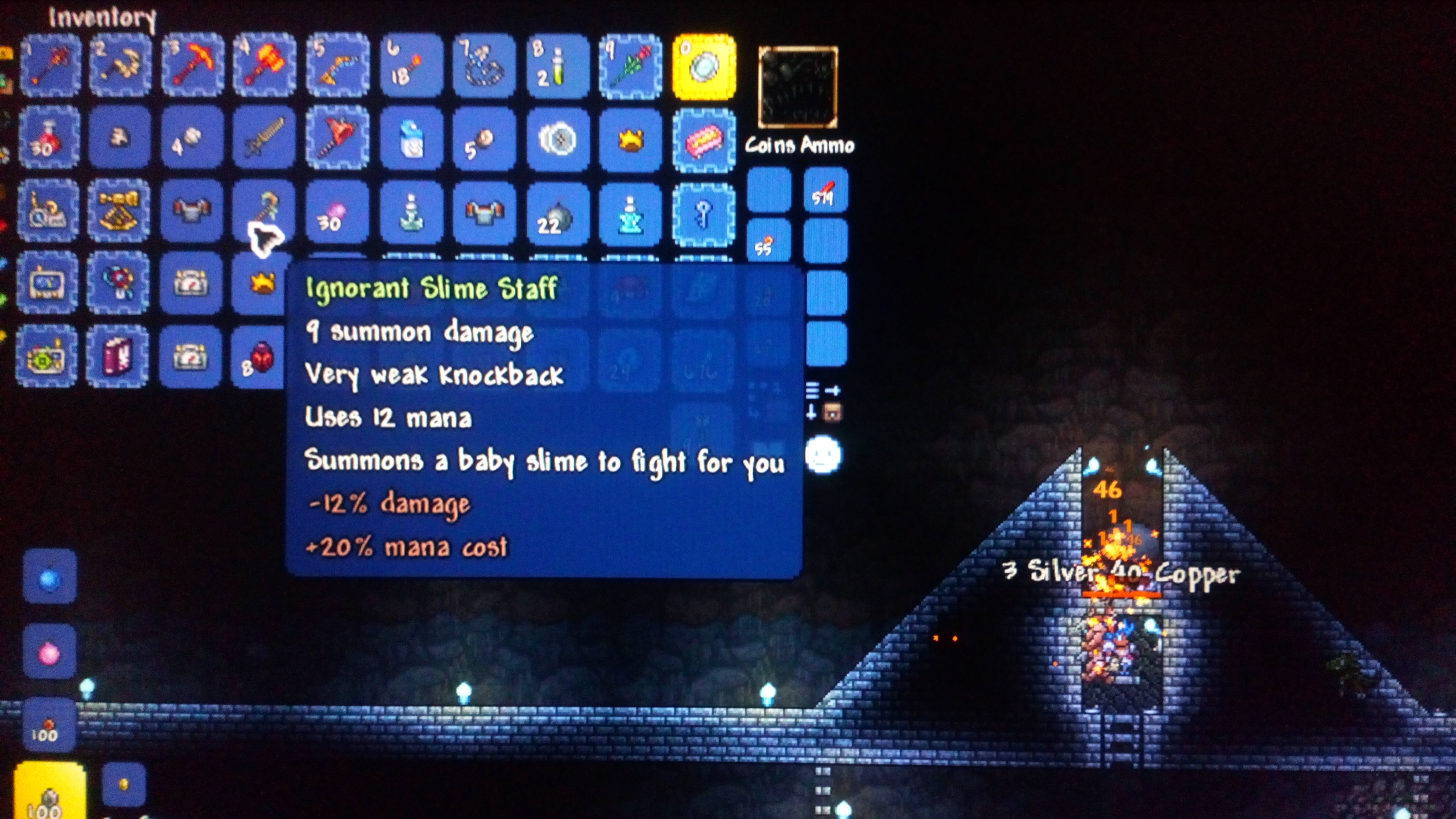Select the grappling hook in hotbar slot 7
Image resolution: width=1456 pixels, height=819 pixels.
(483, 65)
